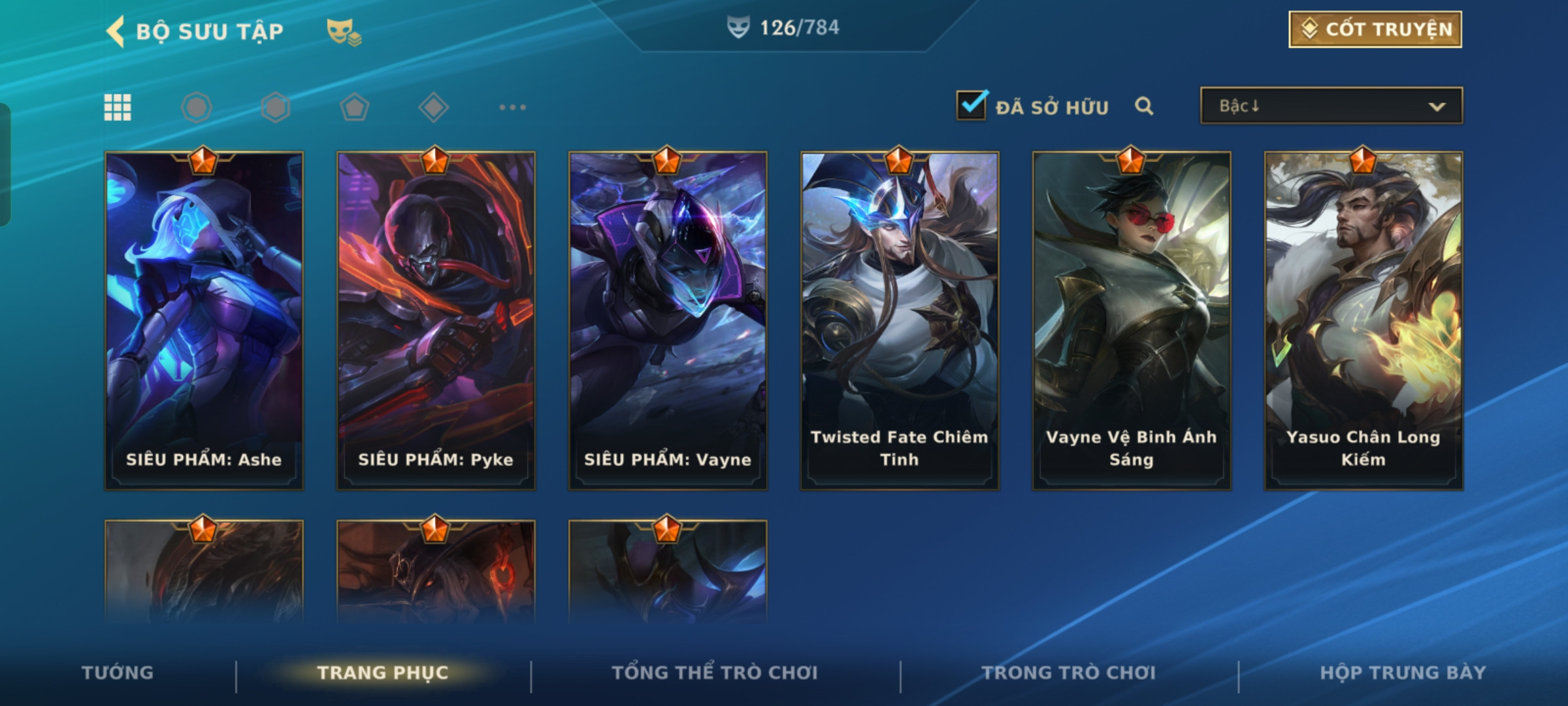Go back from Bộ Sưu Tập

coord(116,31)
